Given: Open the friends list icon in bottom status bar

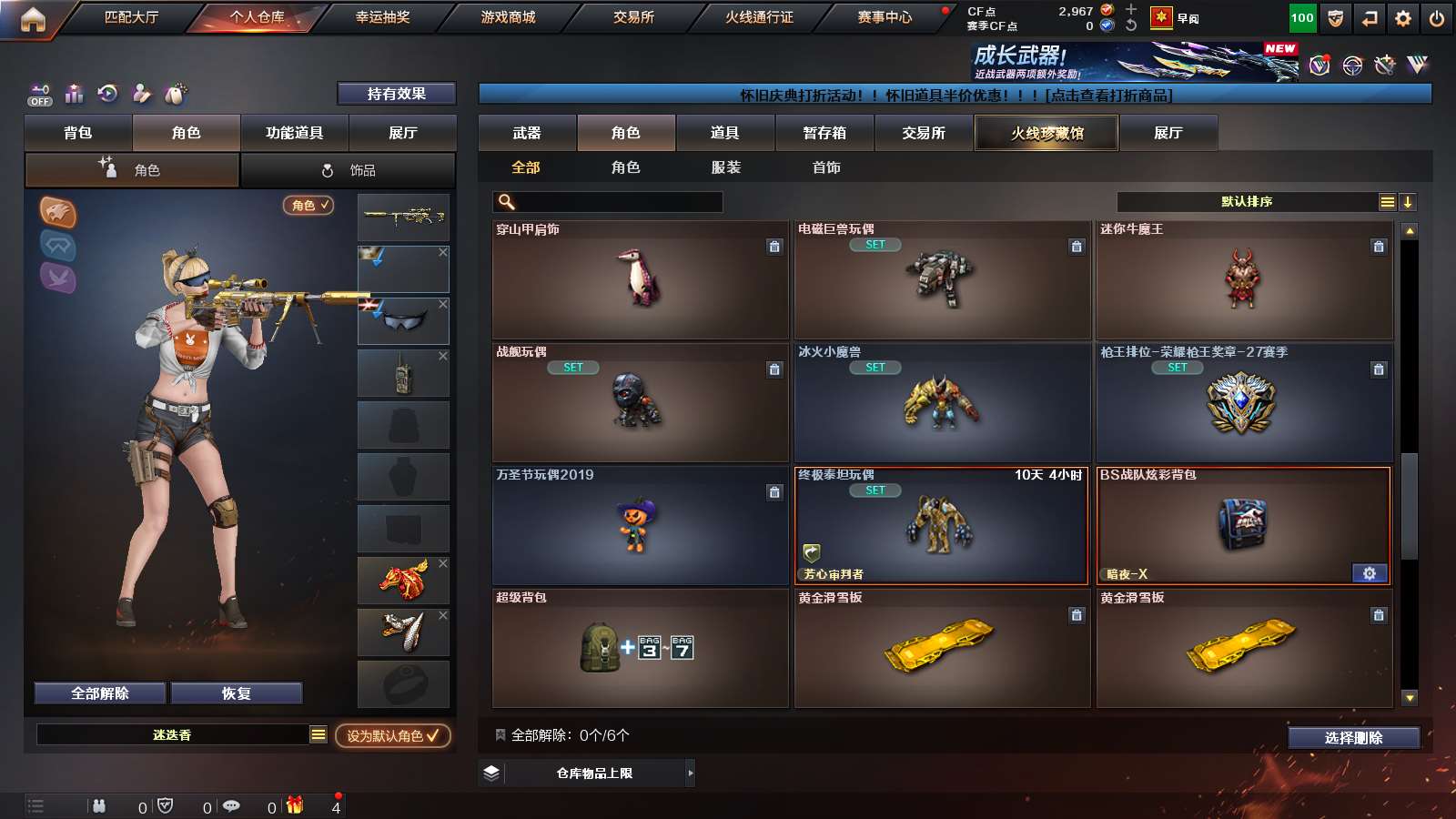Looking at the screenshot, I should coord(98,806).
